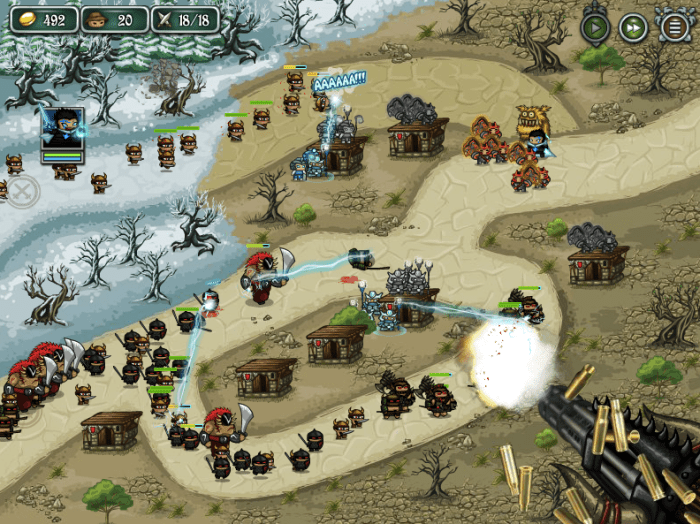
Task: Tap the crossed swords circle button
Action: coord(21,191)
